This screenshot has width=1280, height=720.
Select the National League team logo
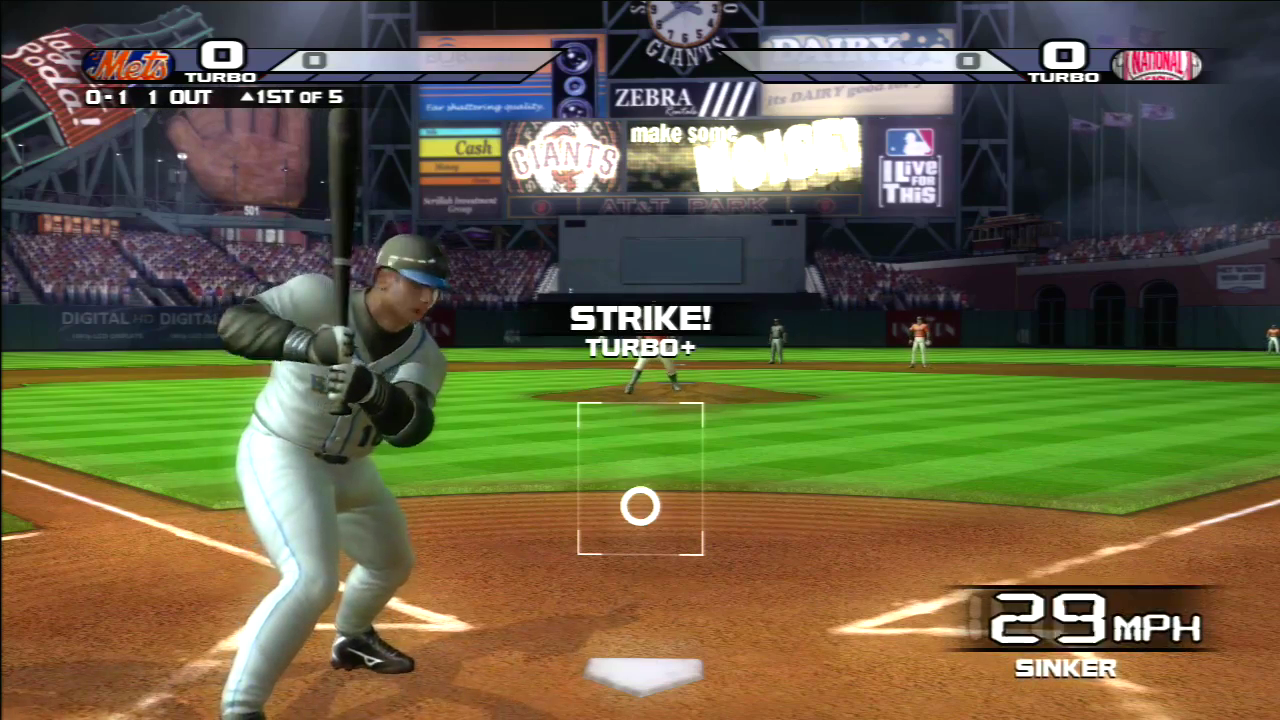pyautogui.click(x=1156, y=65)
